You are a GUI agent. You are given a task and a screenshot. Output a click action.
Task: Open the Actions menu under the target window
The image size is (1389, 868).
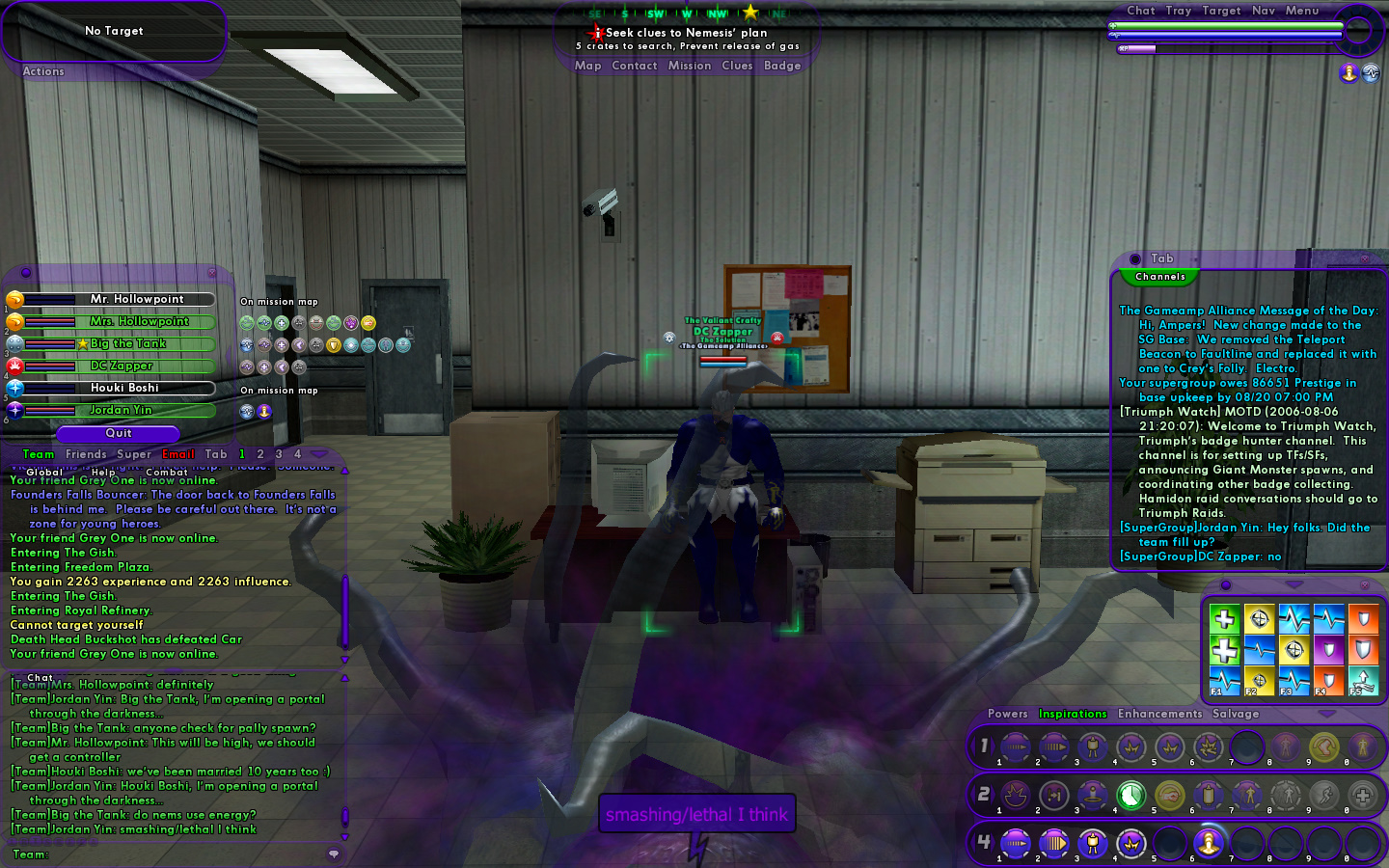[x=43, y=71]
